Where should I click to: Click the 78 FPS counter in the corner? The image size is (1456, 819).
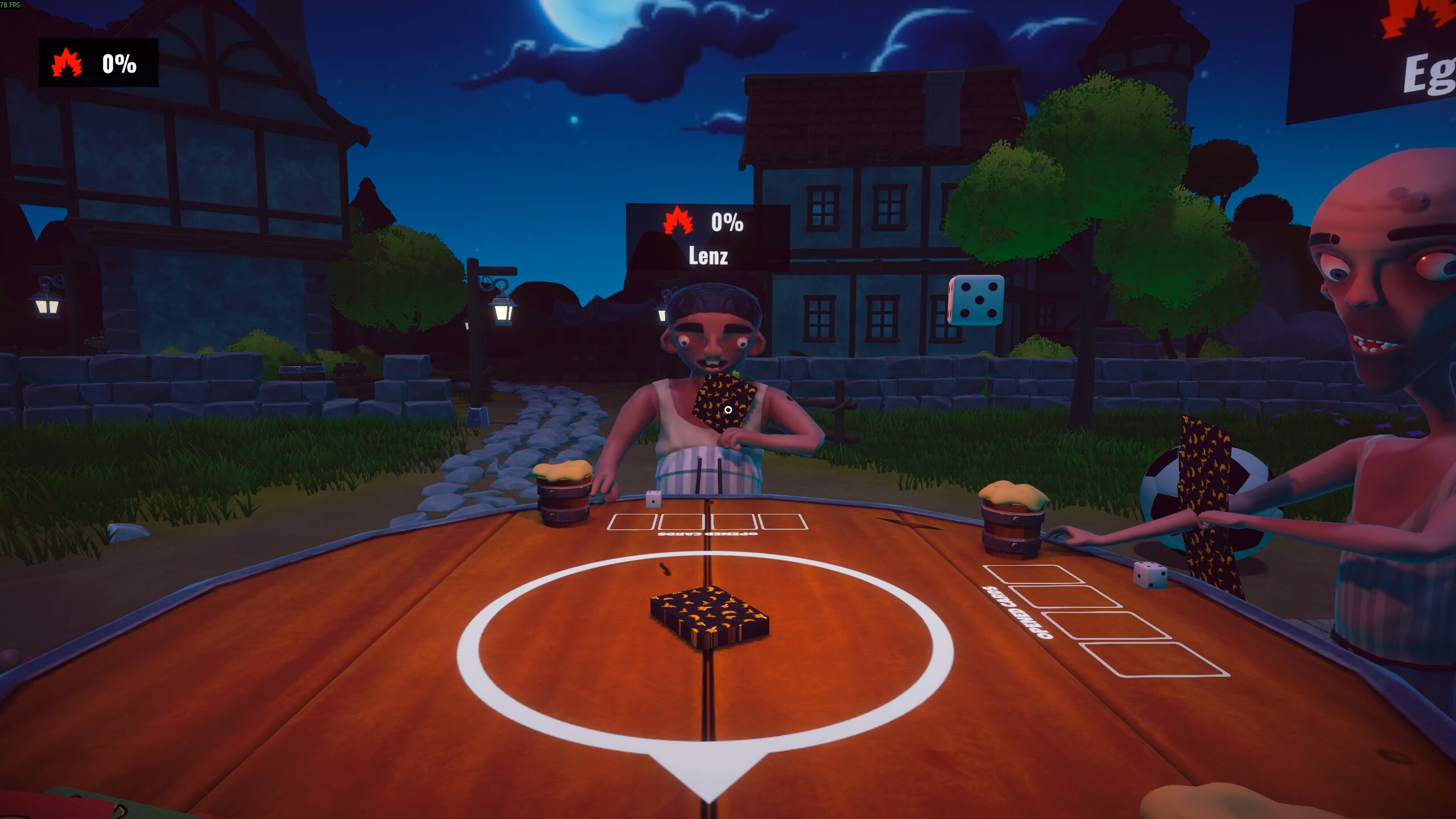coord(11,5)
